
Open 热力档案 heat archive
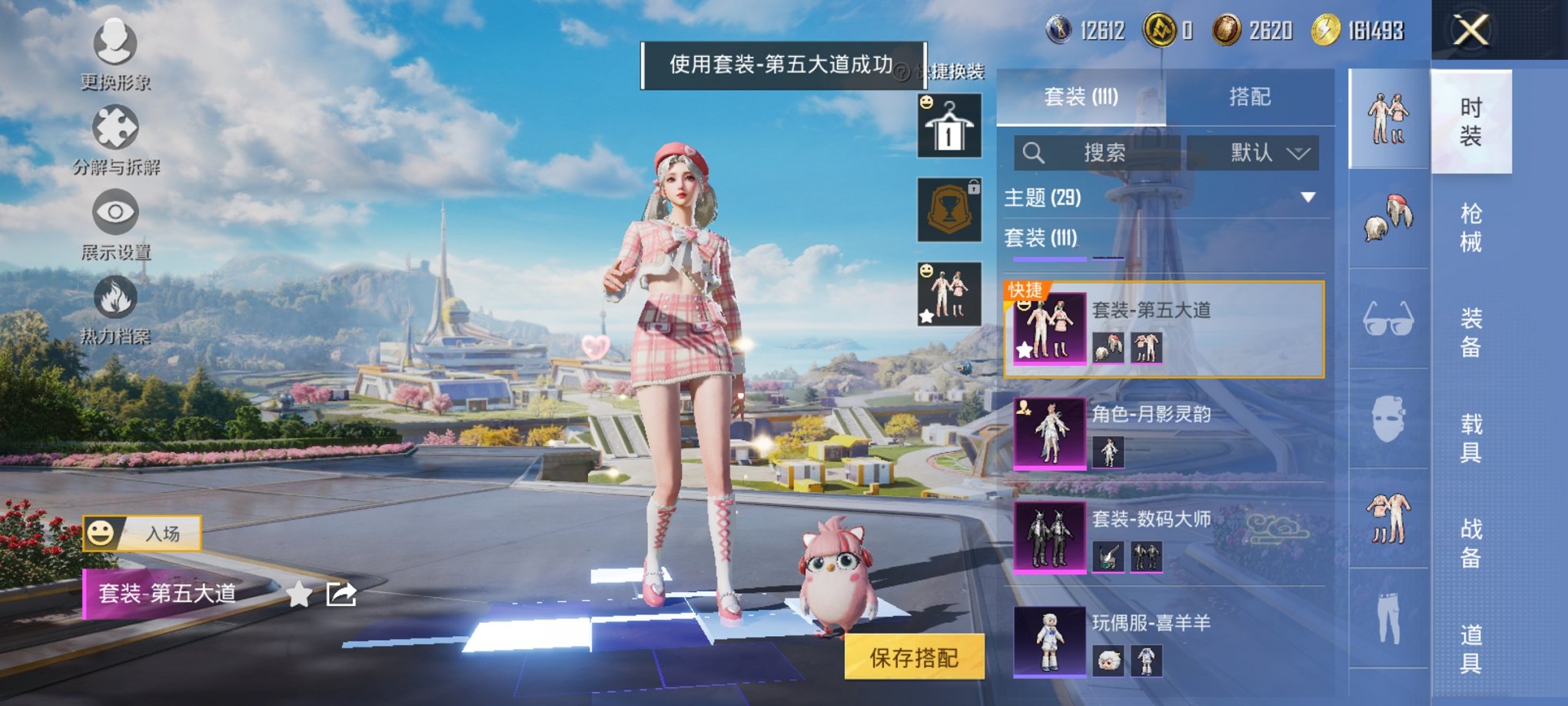coord(115,308)
